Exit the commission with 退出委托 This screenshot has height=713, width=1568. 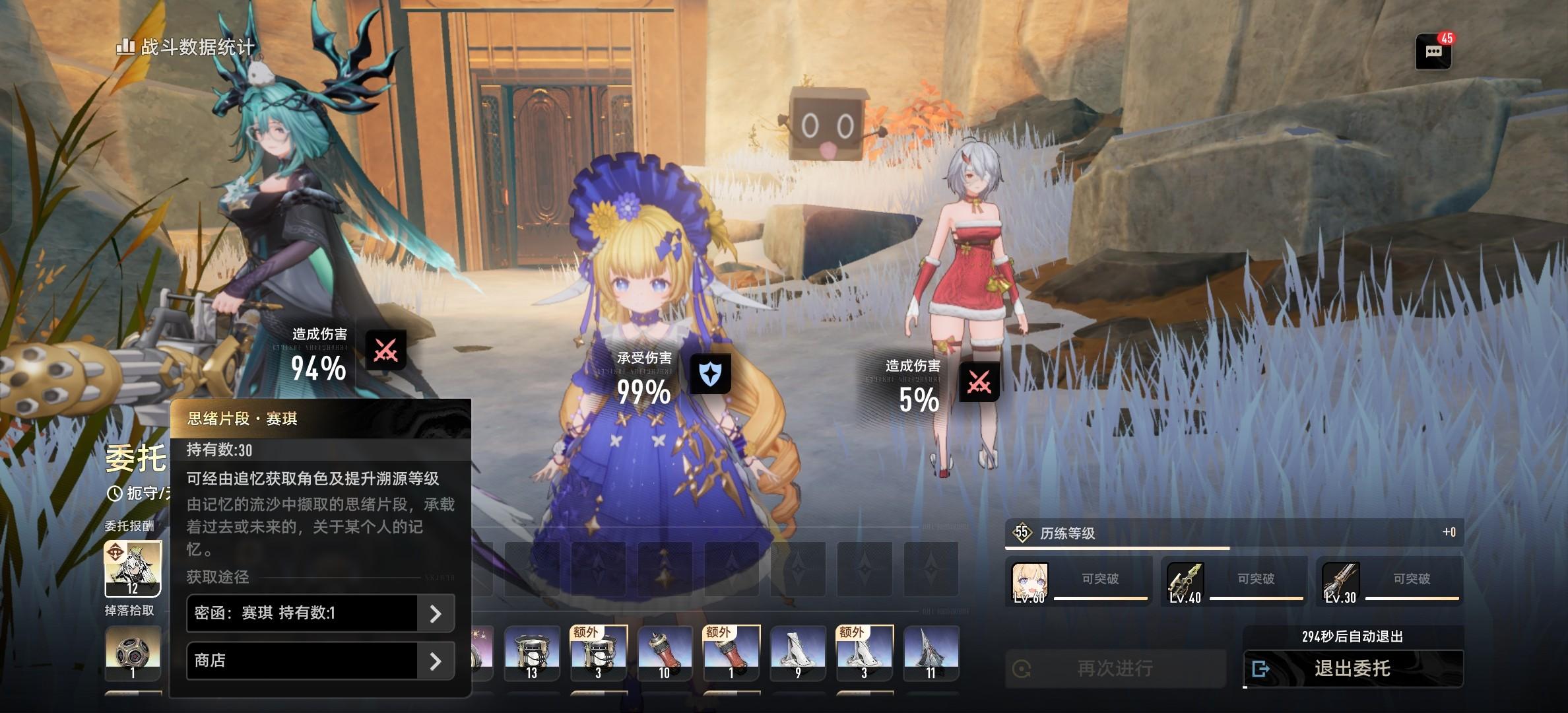coord(1353,669)
